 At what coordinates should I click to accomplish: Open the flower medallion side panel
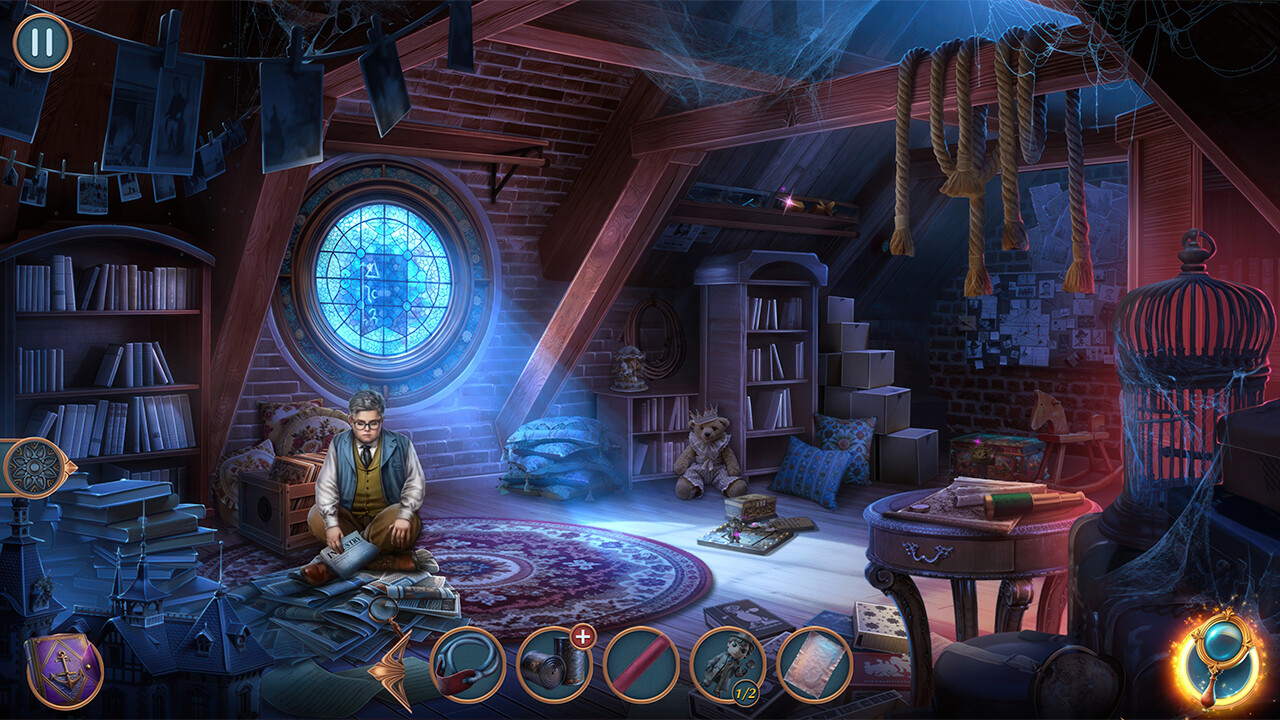pos(35,466)
